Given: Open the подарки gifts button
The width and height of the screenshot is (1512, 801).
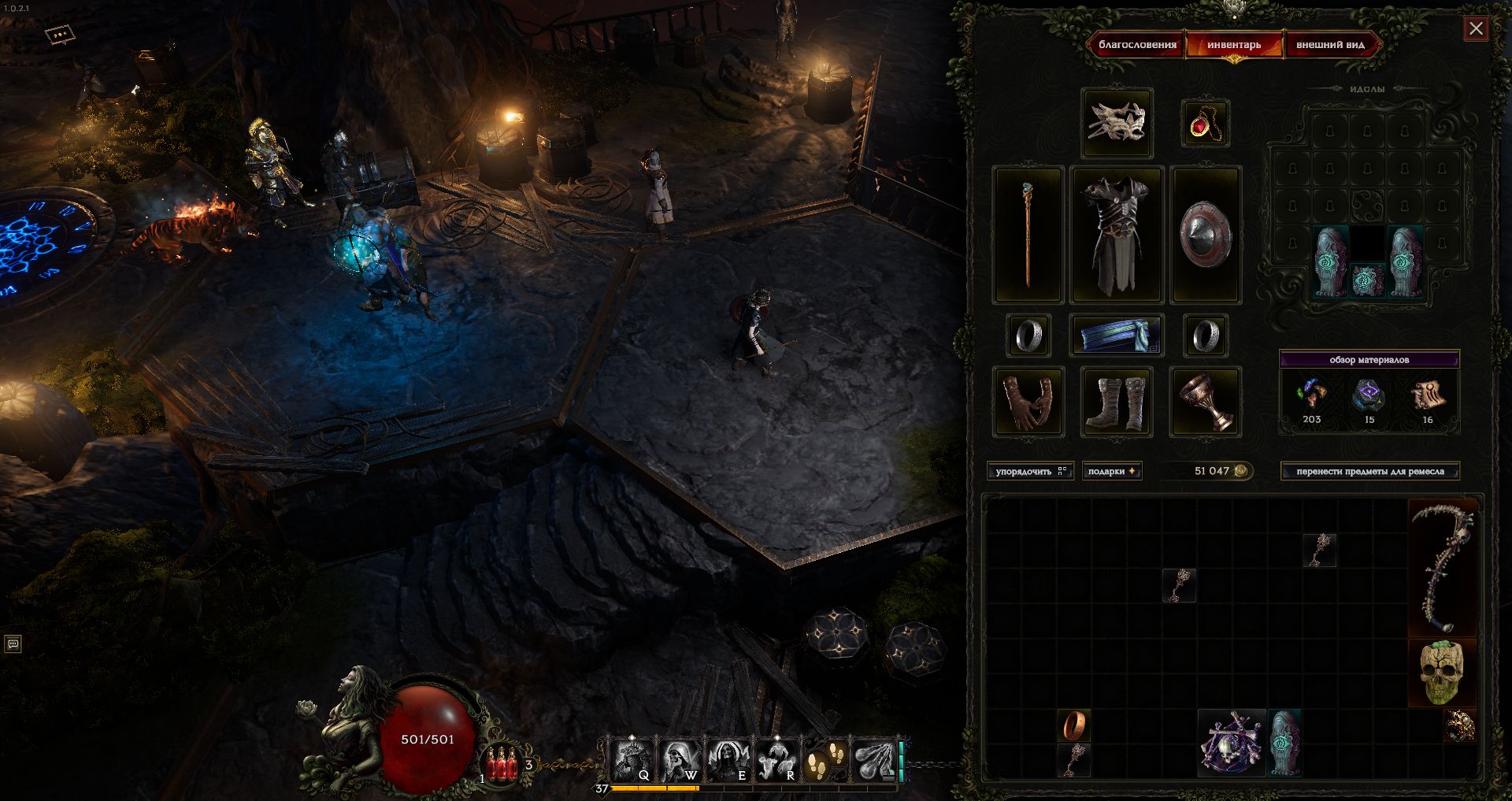Looking at the screenshot, I should [x=1111, y=471].
